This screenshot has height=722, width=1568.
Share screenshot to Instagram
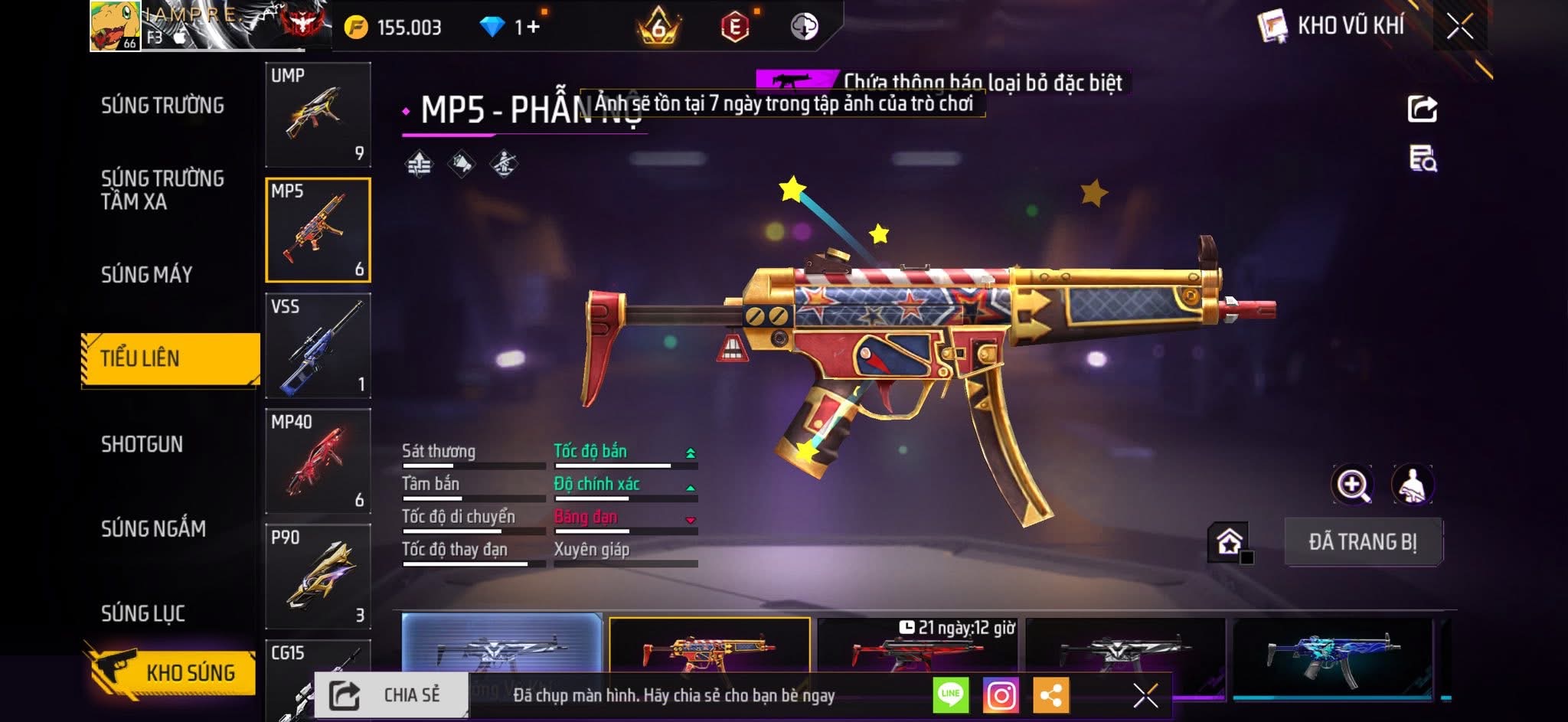(1001, 695)
